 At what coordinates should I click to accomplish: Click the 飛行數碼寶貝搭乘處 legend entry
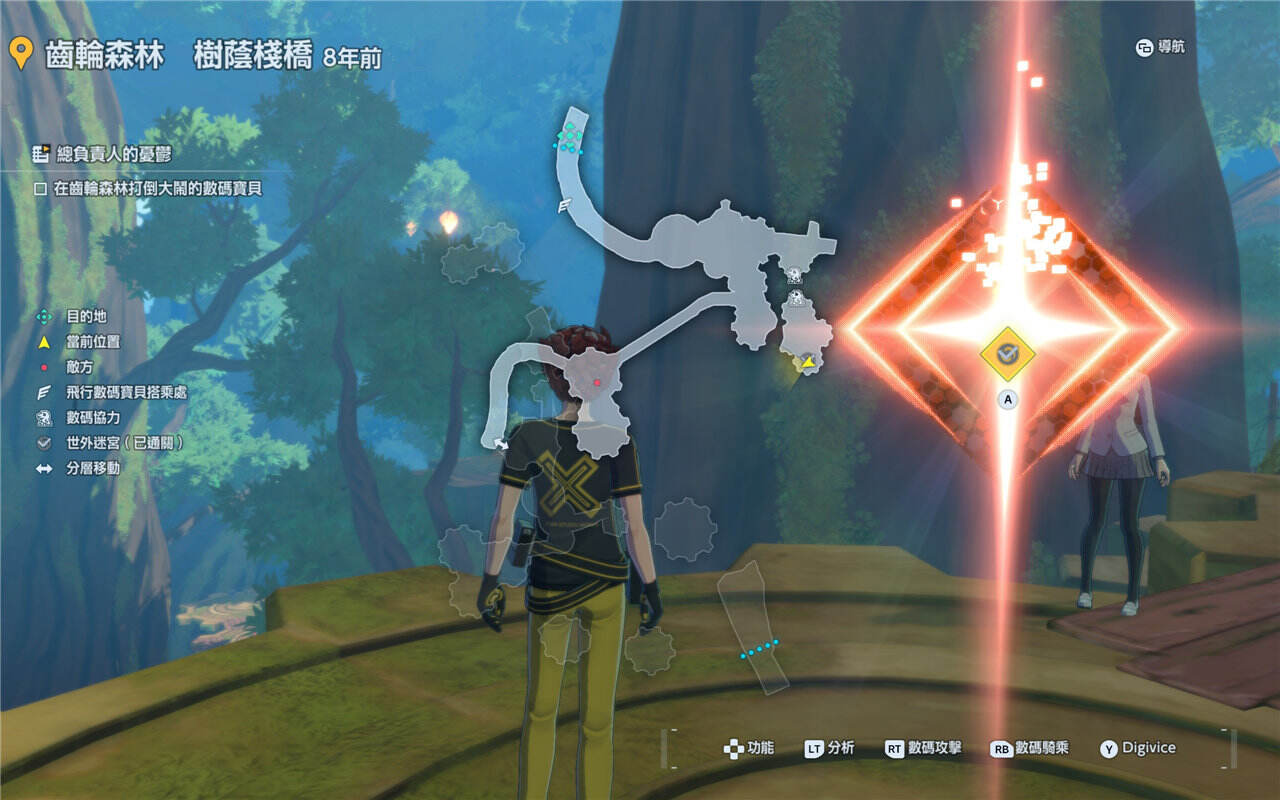tap(126, 392)
